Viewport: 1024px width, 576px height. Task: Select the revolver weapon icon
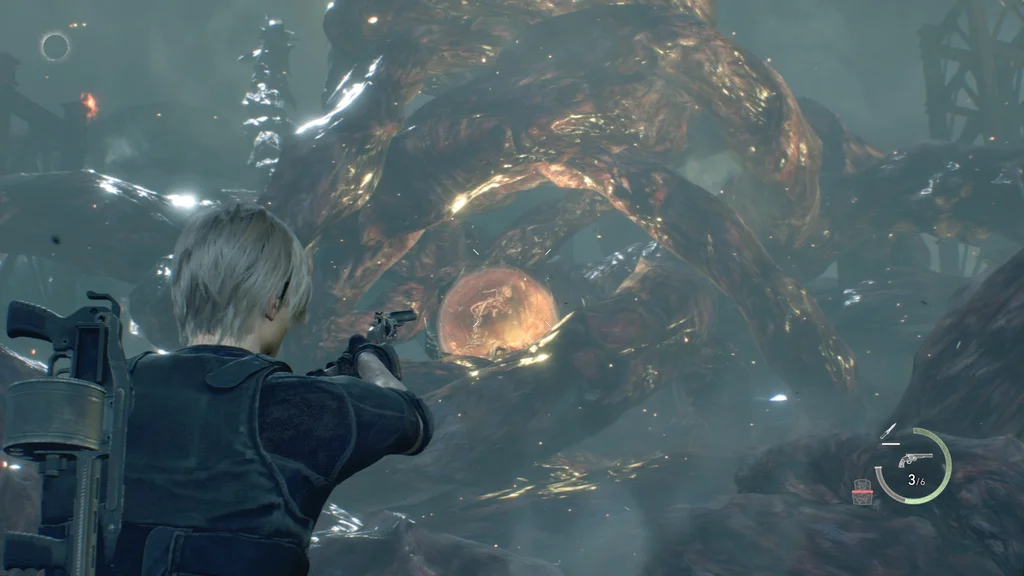tap(914, 459)
